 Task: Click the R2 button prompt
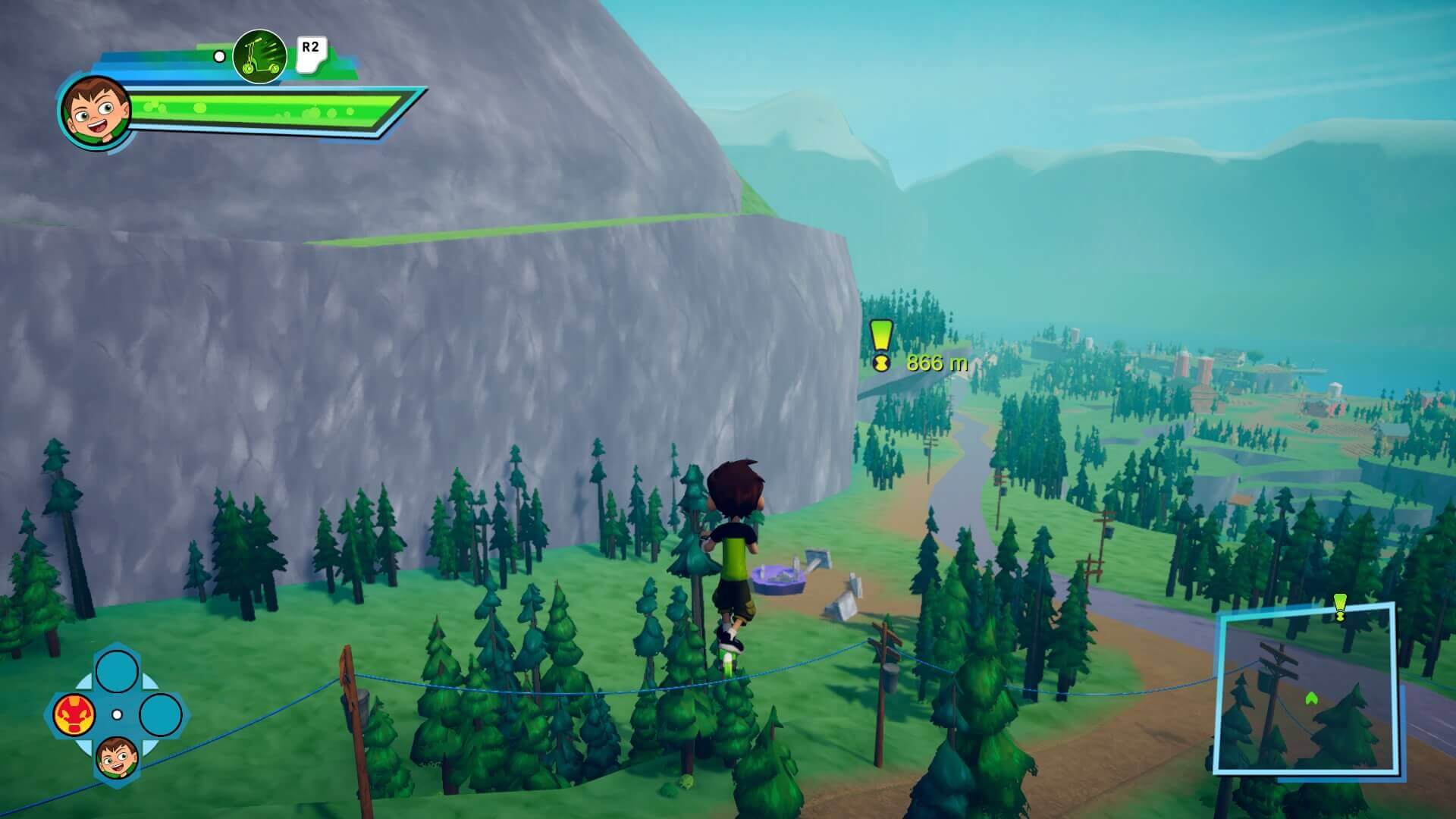pos(311,49)
